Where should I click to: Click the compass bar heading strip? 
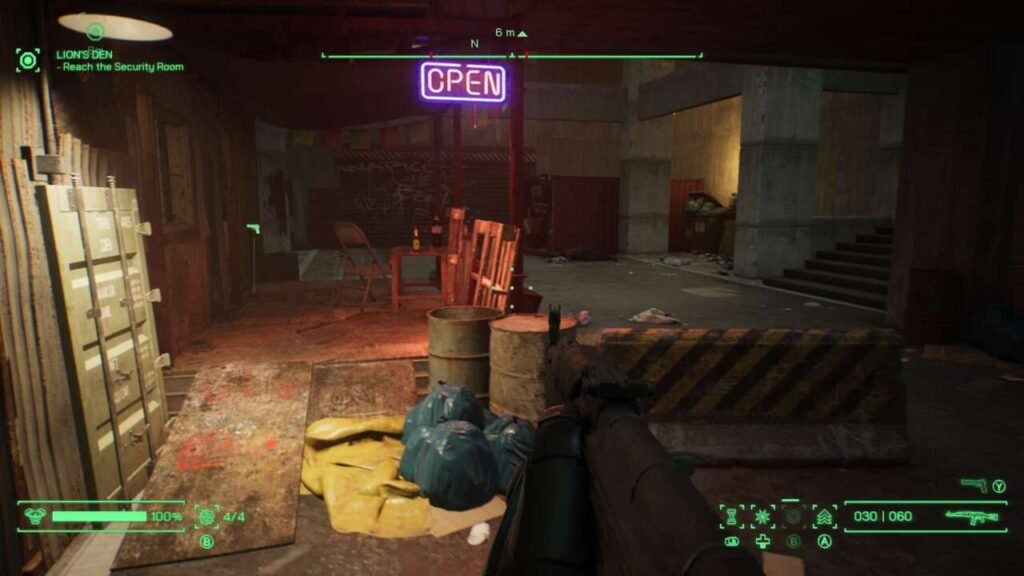coord(511,55)
